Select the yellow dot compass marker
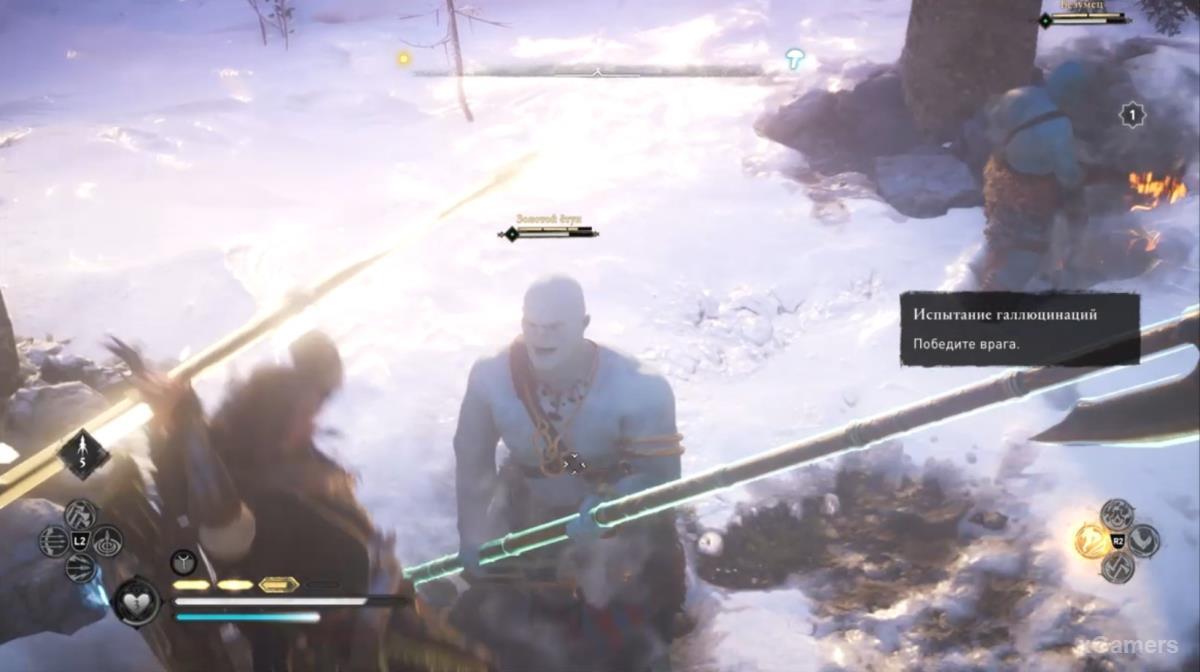This screenshot has width=1200, height=672. point(404,59)
